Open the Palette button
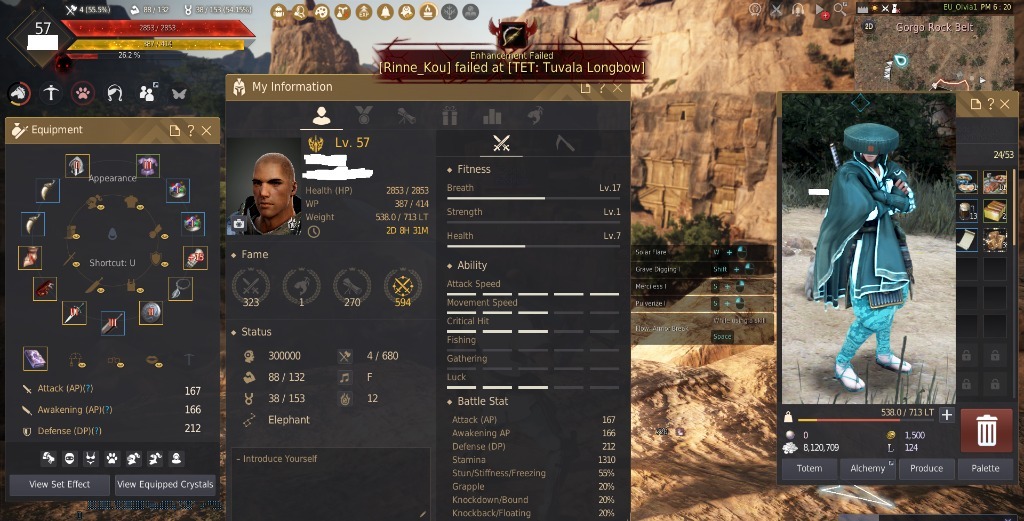The image size is (1024, 521). (985, 468)
